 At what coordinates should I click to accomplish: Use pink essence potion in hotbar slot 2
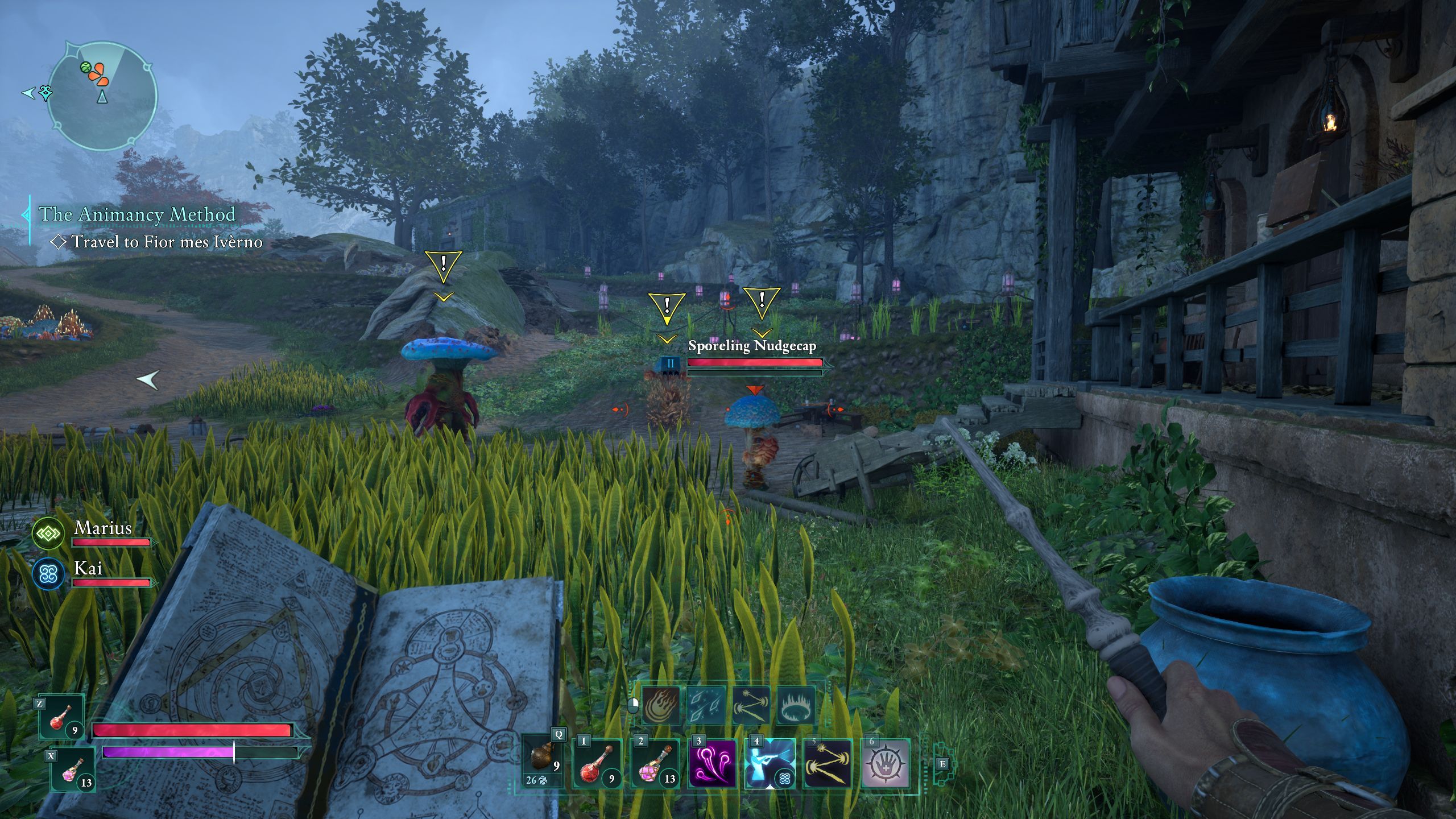[655, 763]
